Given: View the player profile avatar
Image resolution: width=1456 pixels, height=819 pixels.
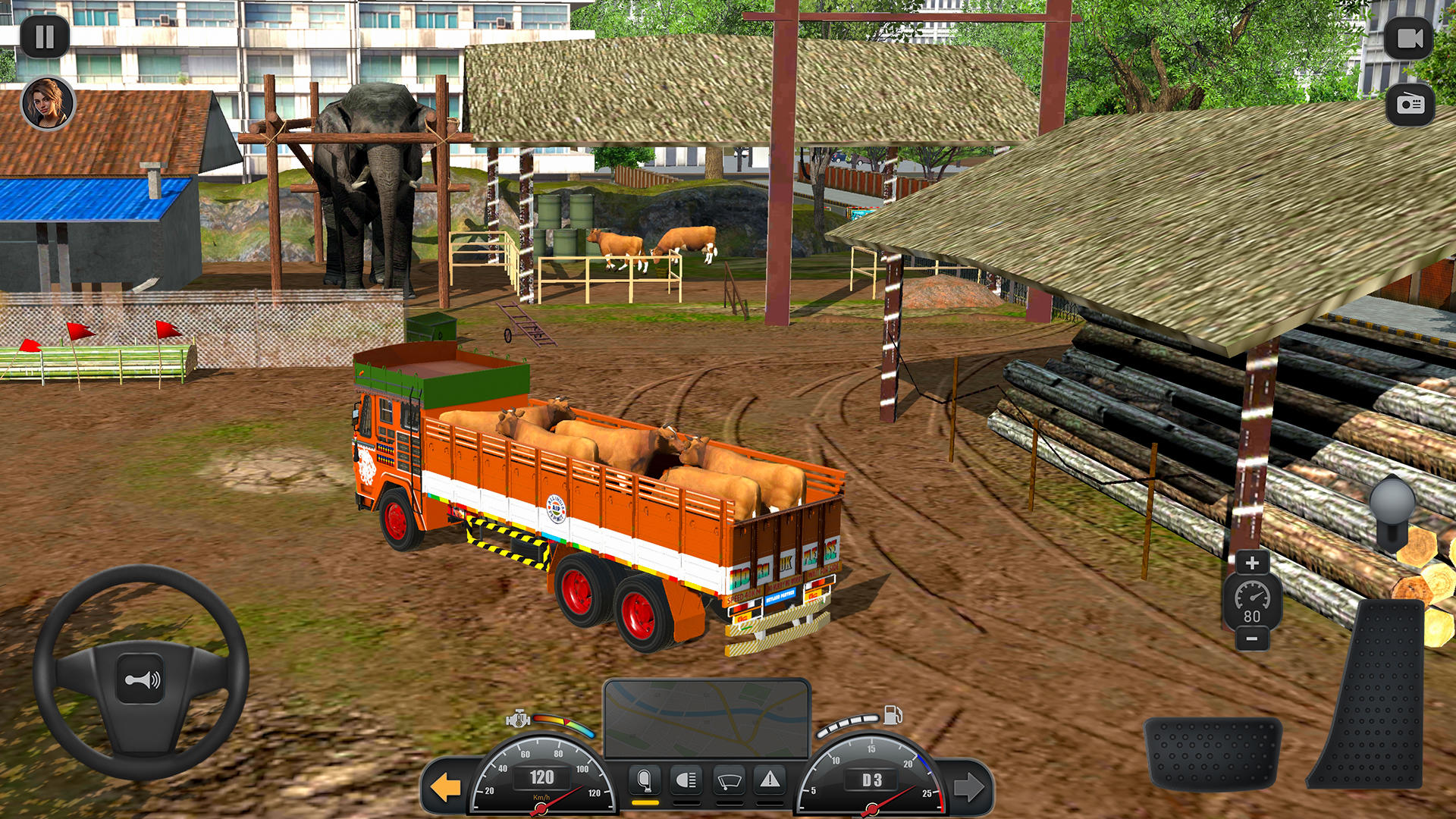Looking at the screenshot, I should point(47,102).
